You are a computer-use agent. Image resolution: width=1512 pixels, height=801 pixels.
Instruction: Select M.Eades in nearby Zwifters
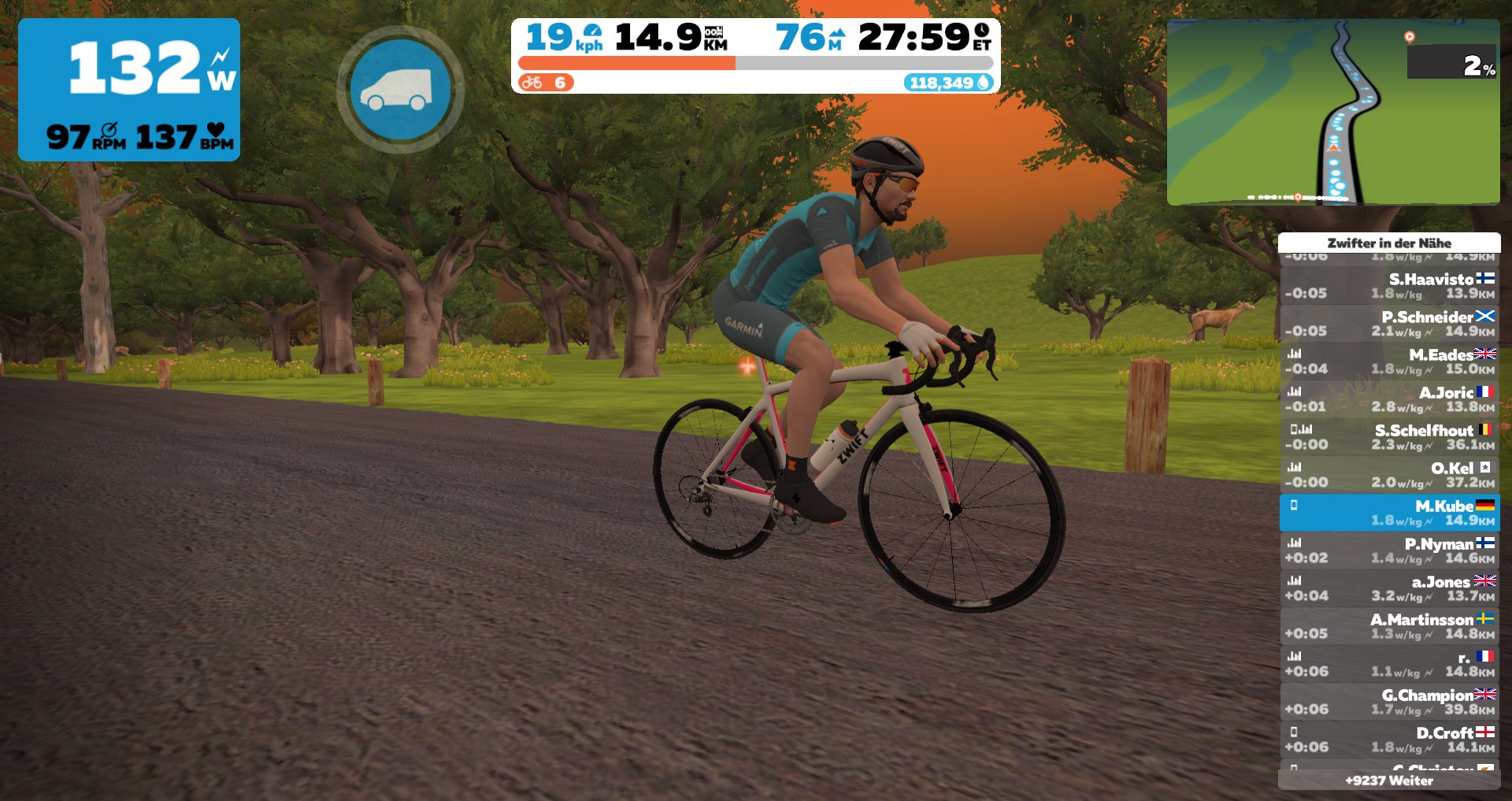click(1389, 362)
